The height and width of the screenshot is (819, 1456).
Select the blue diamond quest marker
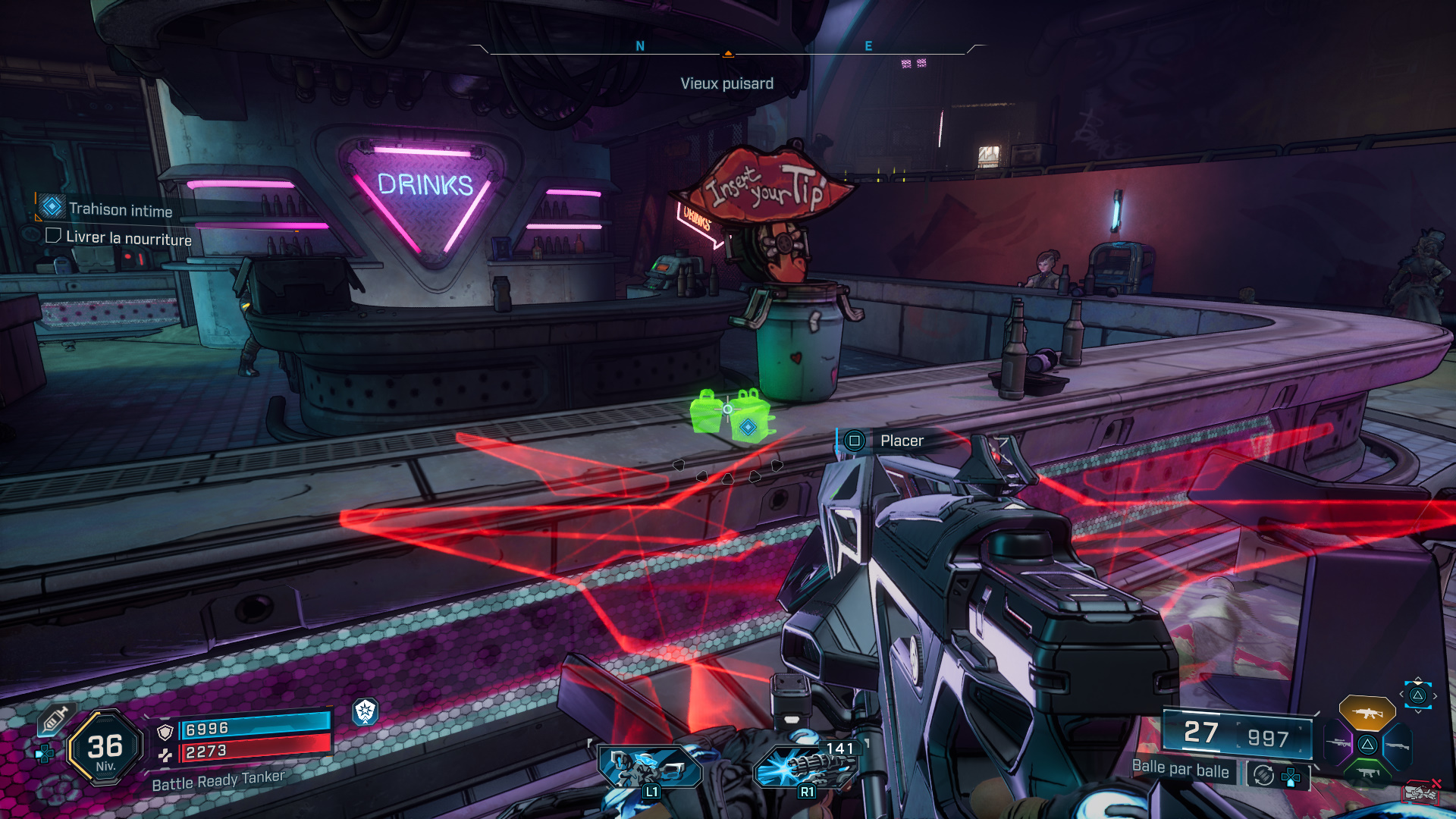tap(748, 428)
